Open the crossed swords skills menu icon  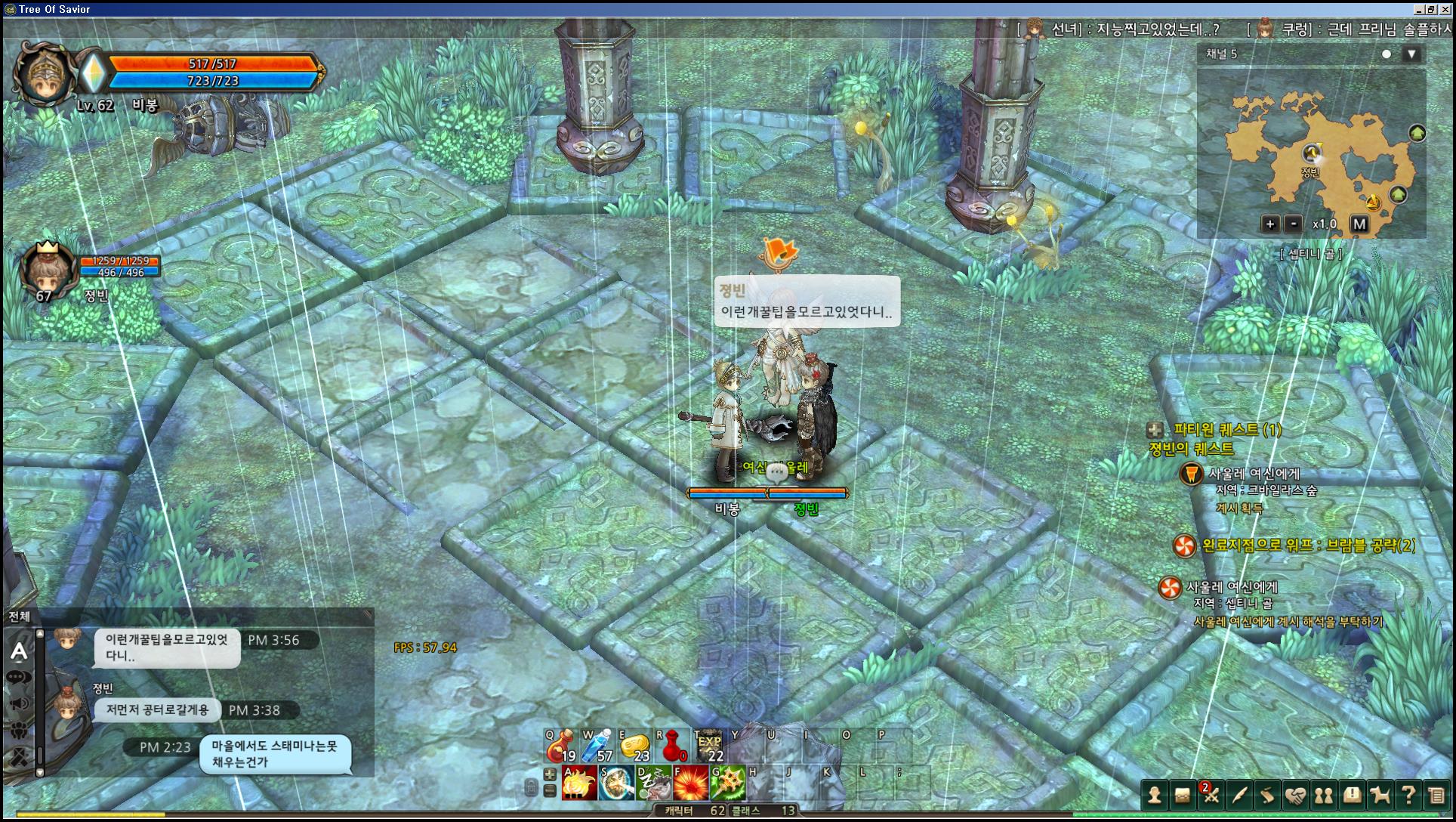pyautogui.click(x=1211, y=795)
